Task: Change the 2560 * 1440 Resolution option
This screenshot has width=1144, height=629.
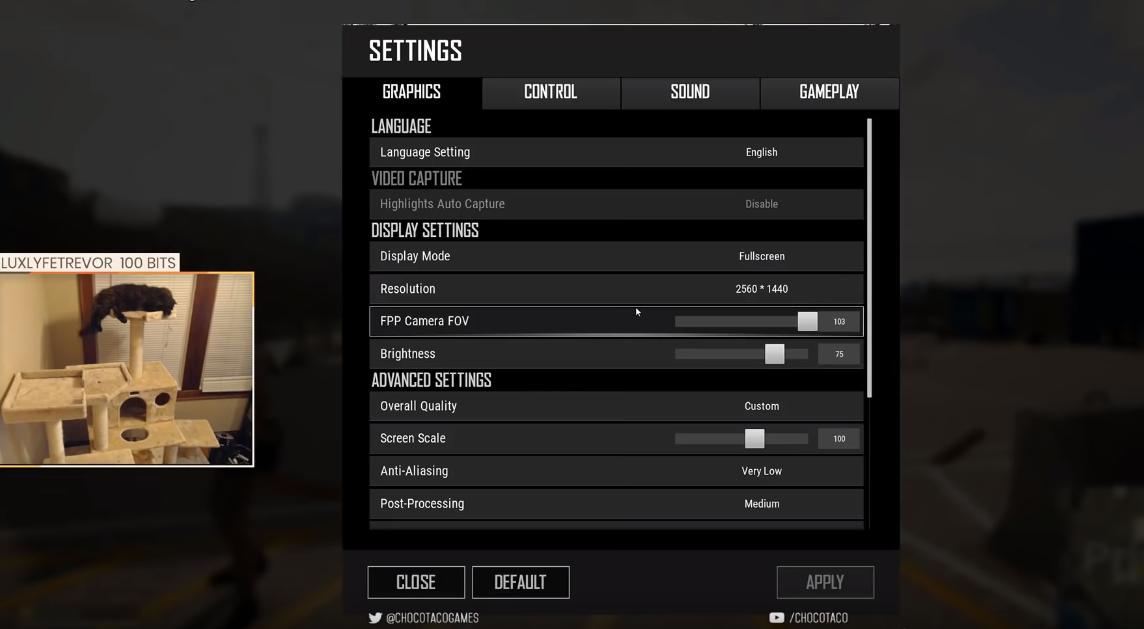Action: point(761,289)
